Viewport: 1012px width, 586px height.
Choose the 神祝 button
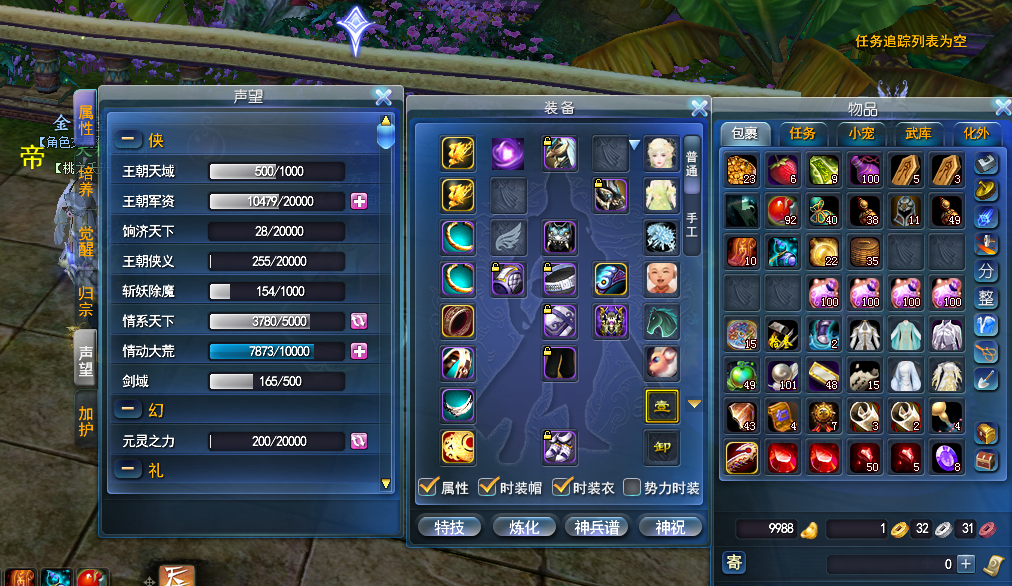[x=669, y=527]
